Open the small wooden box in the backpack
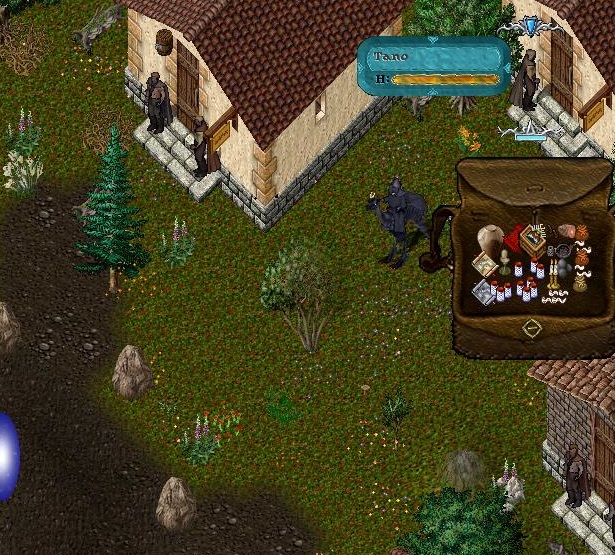Viewport: 615px width, 555px height. tap(532, 238)
